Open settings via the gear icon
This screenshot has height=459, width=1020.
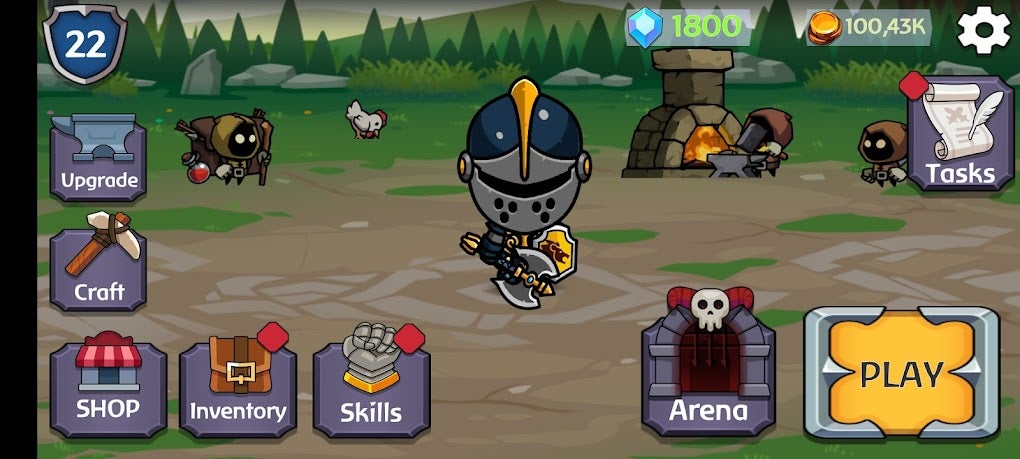[x=983, y=30]
